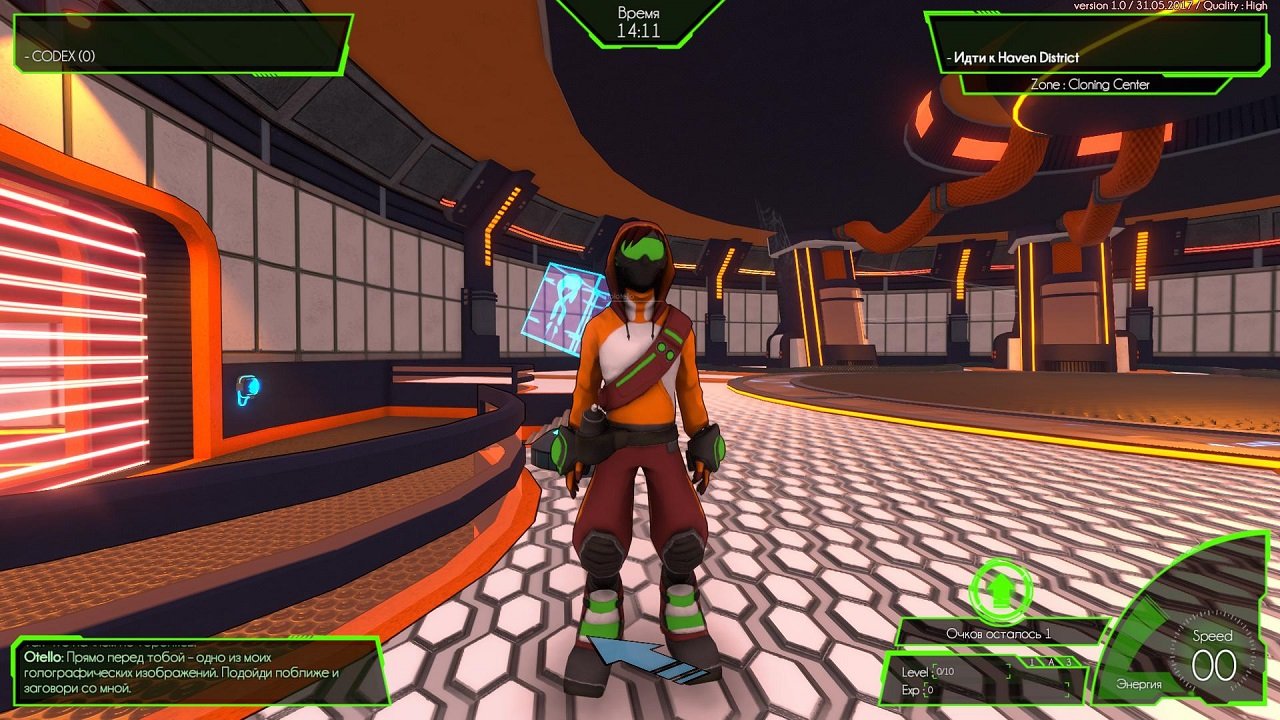Toggle the A slot indicator
The width and height of the screenshot is (1280, 720).
pyautogui.click(x=1051, y=662)
